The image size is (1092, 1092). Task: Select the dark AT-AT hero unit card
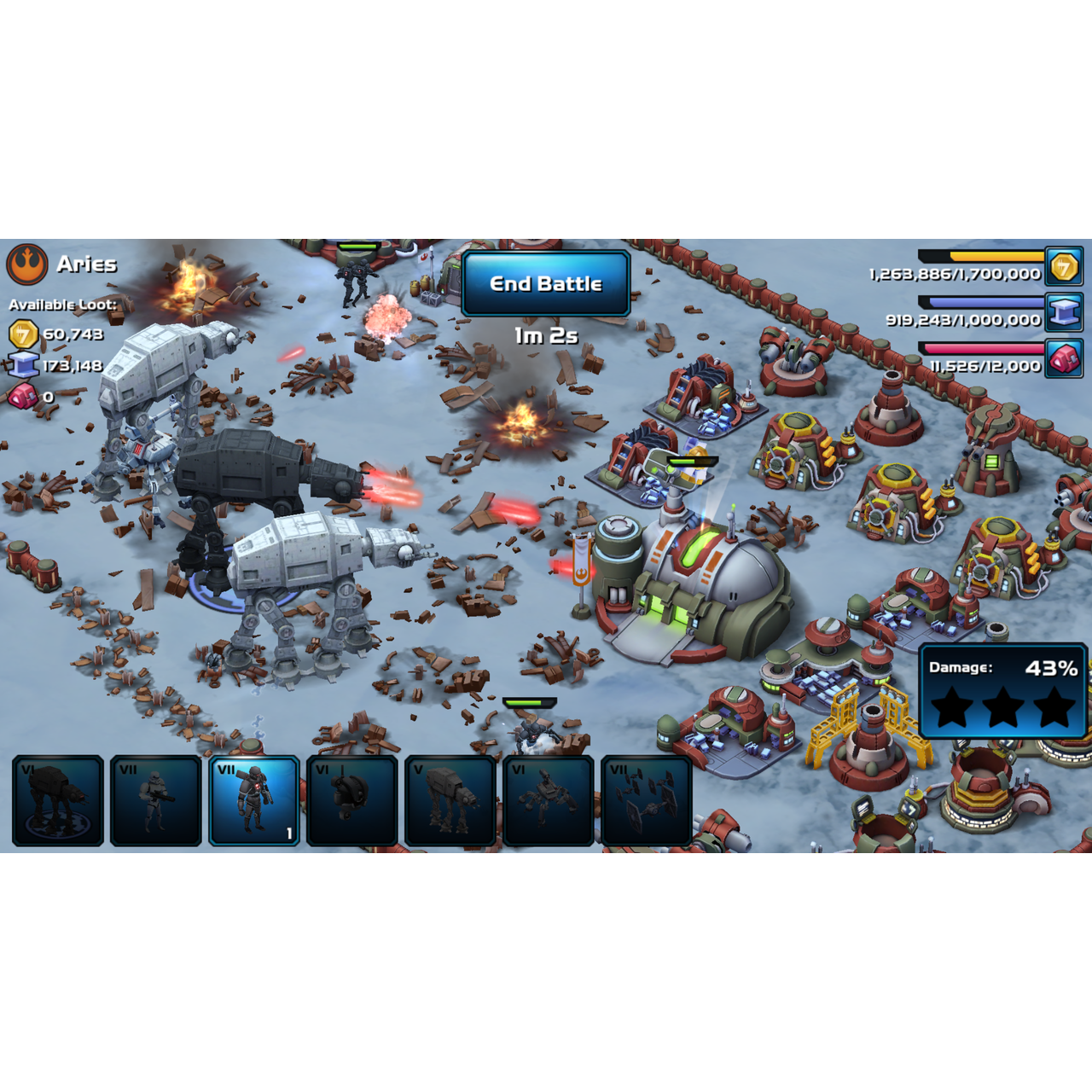(x=58, y=800)
